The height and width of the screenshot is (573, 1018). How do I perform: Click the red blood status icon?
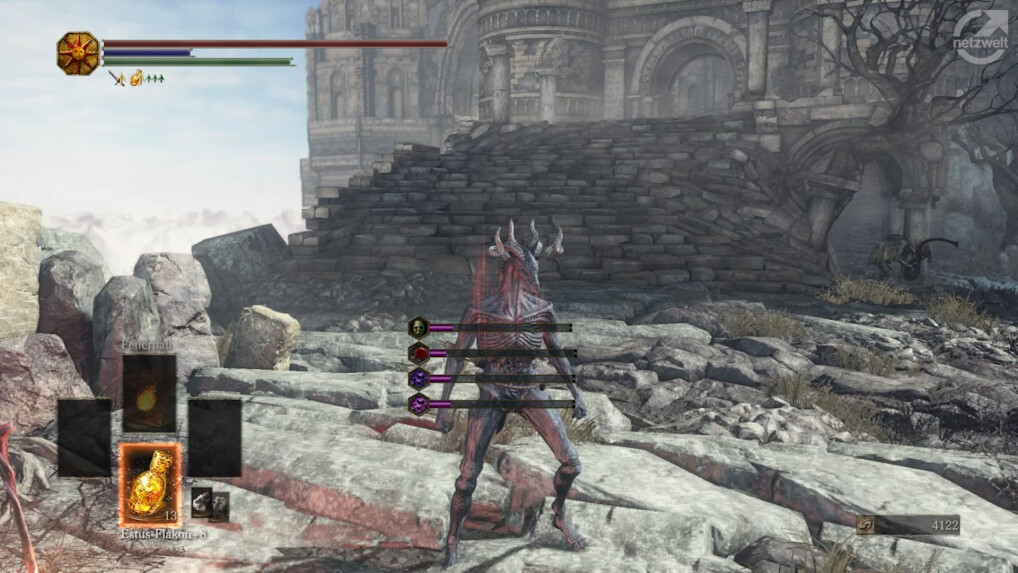(419, 353)
